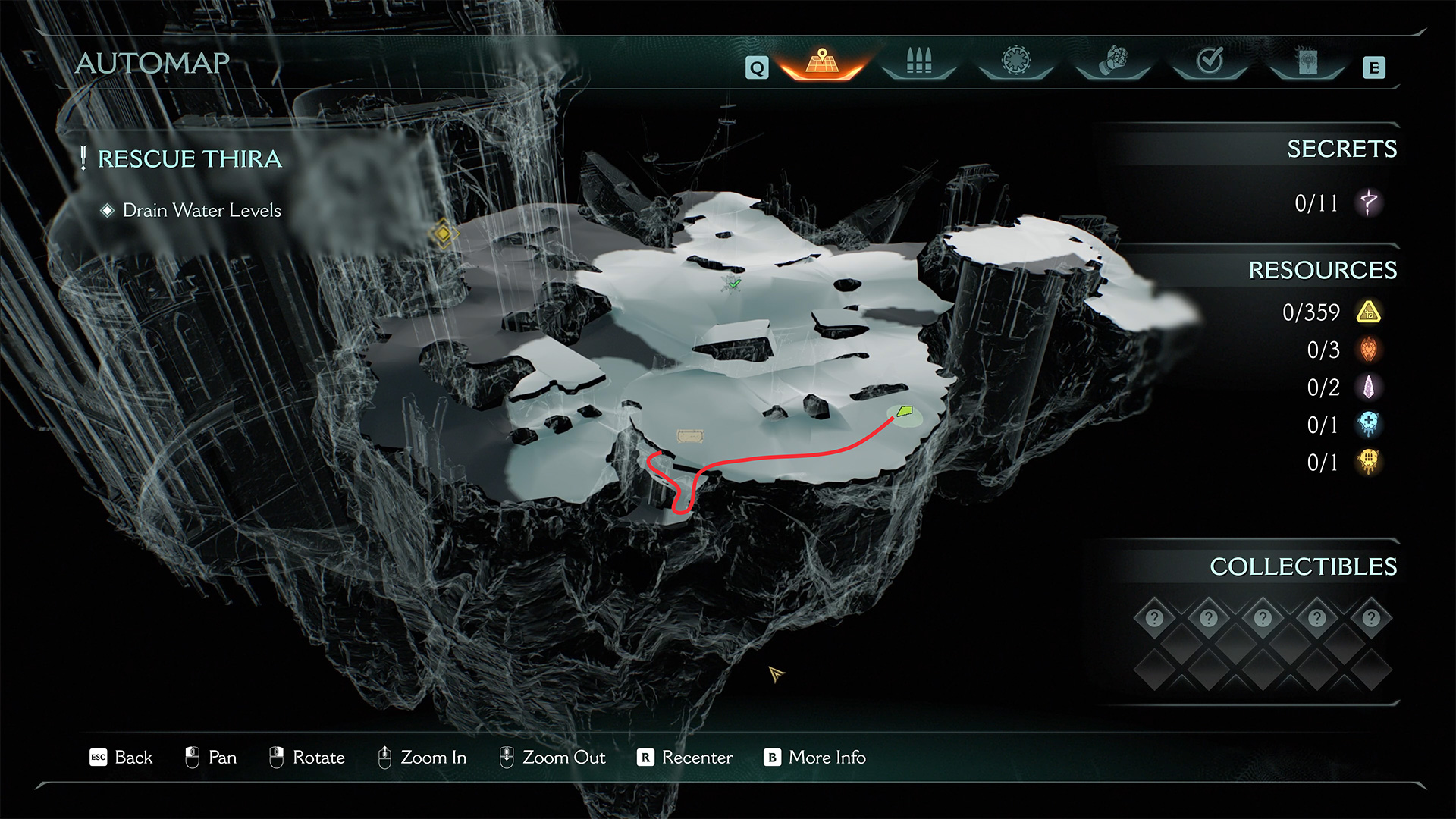Viewport: 1456px width, 819px height.
Task: Switch to the ammo bullets tab
Action: click(918, 61)
